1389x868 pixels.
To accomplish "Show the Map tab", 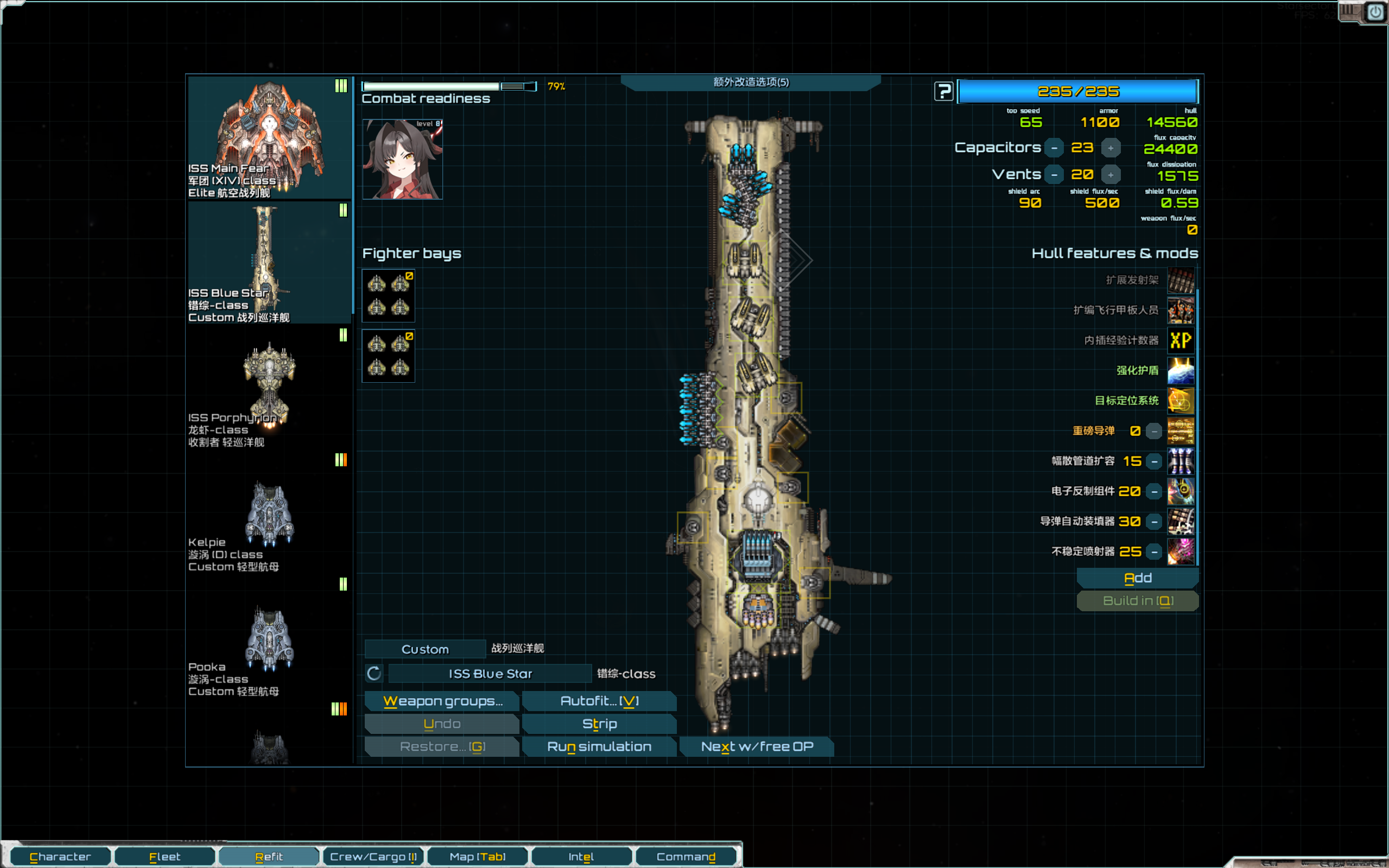I will coord(478,857).
